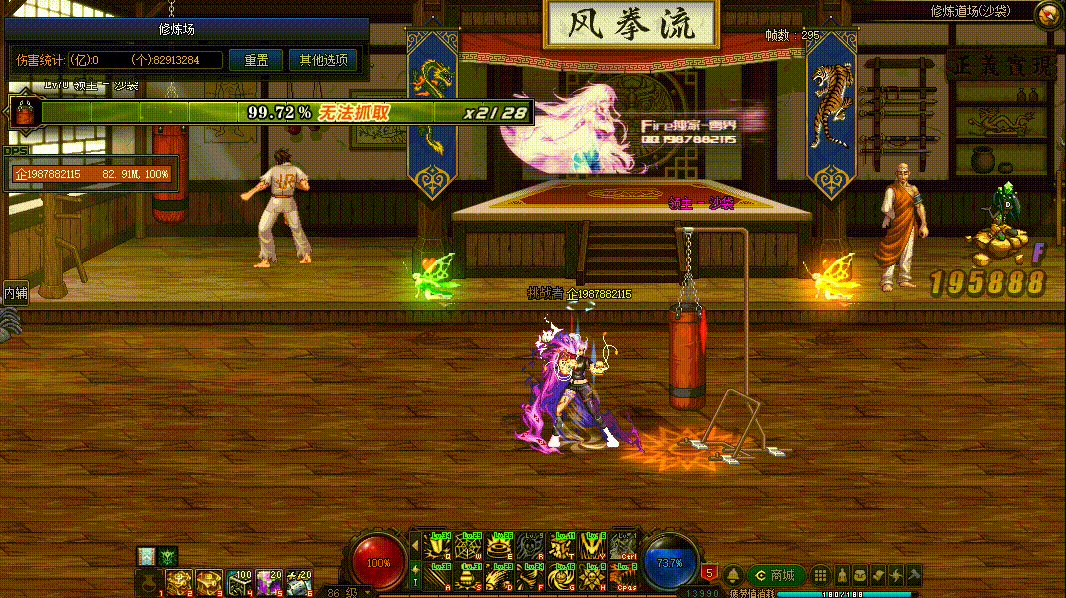The height and width of the screenshot is (598, 1066).
Task: Open the inventory bag icon
Action: pos(860,575)
